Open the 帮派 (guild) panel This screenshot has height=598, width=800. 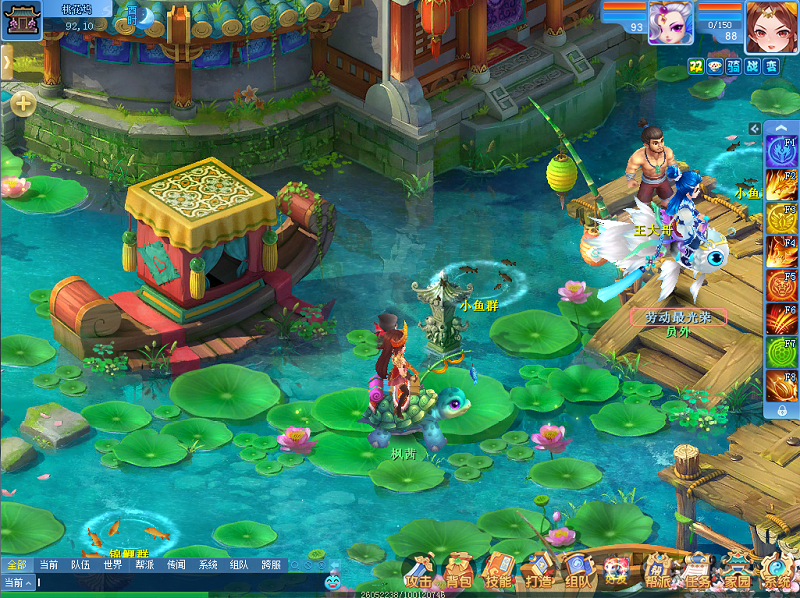[x=658, y=571]
